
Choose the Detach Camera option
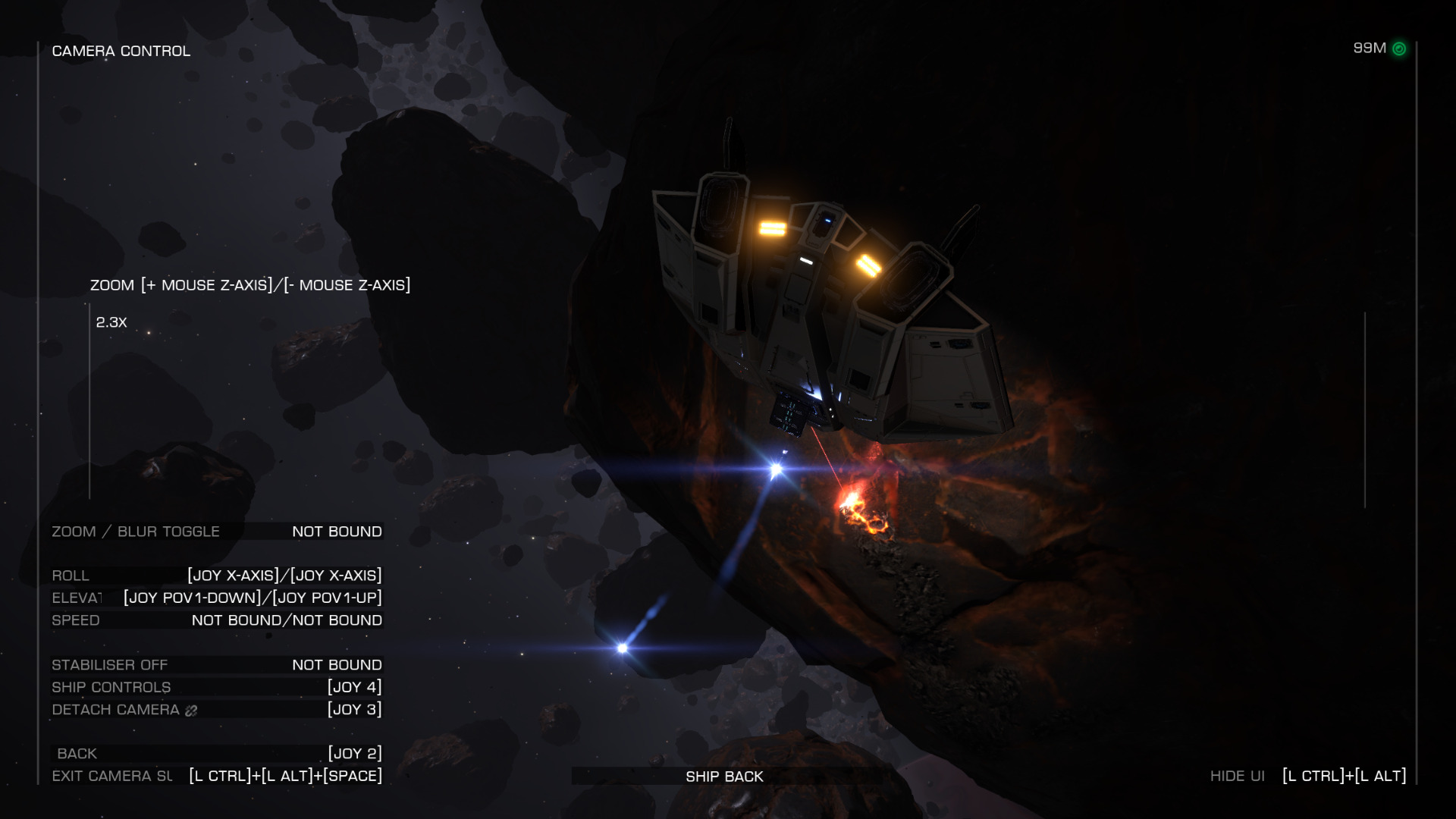coord(217,710)
